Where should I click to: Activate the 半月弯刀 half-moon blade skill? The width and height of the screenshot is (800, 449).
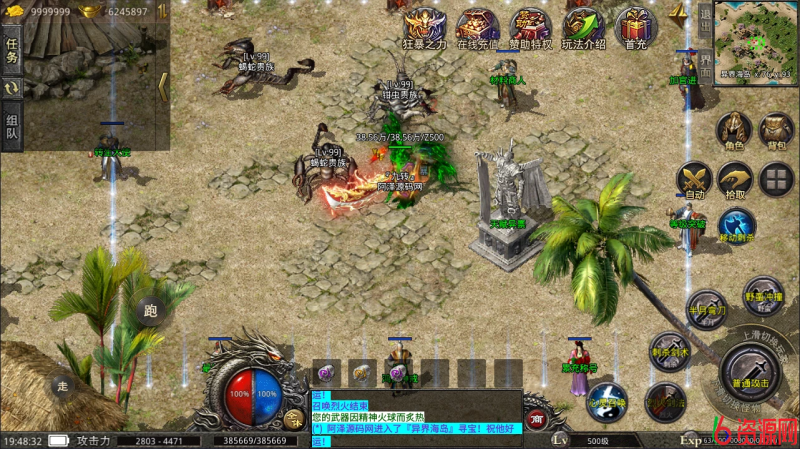click(706, 307)
